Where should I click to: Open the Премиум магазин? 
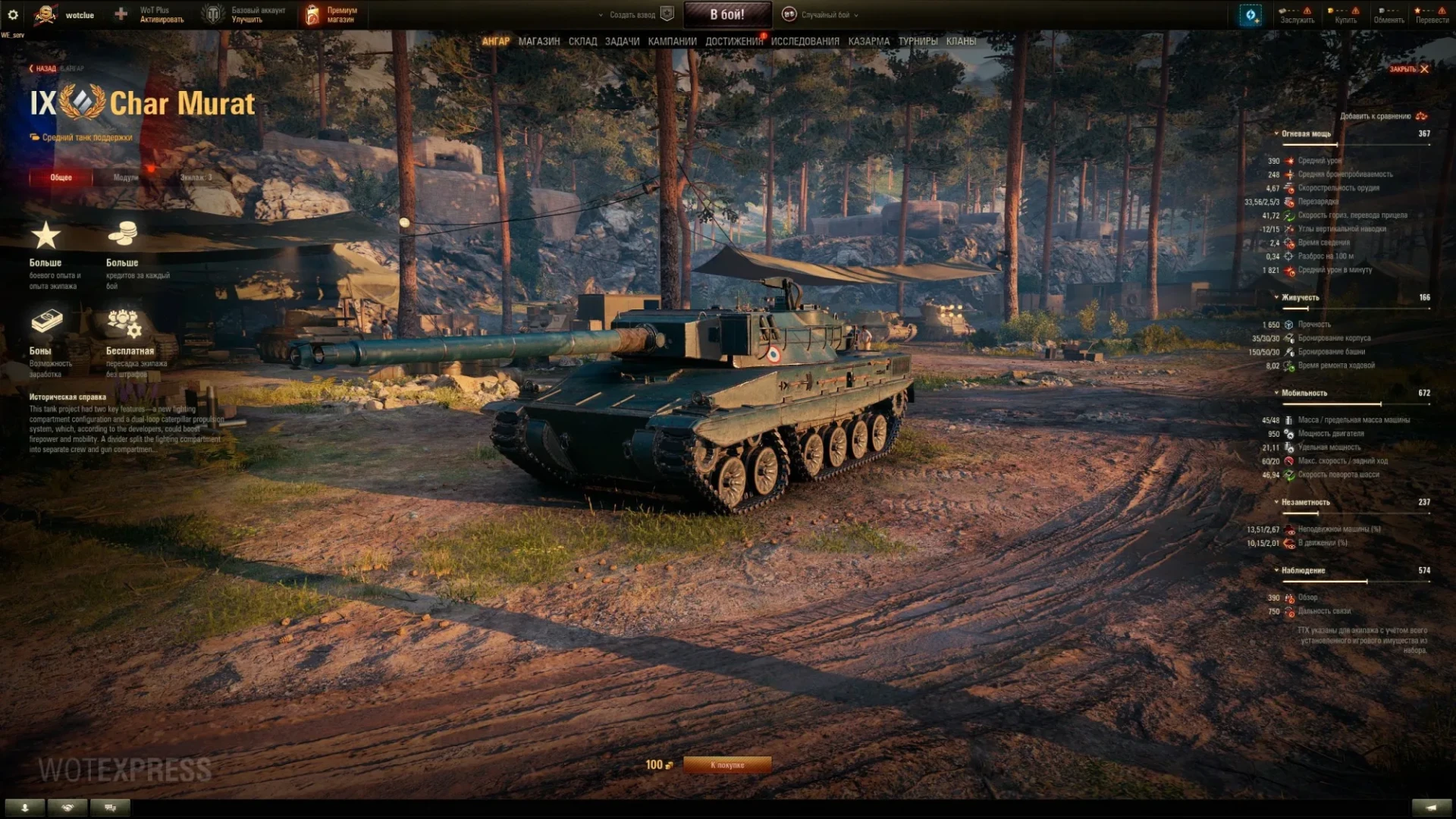332,14
